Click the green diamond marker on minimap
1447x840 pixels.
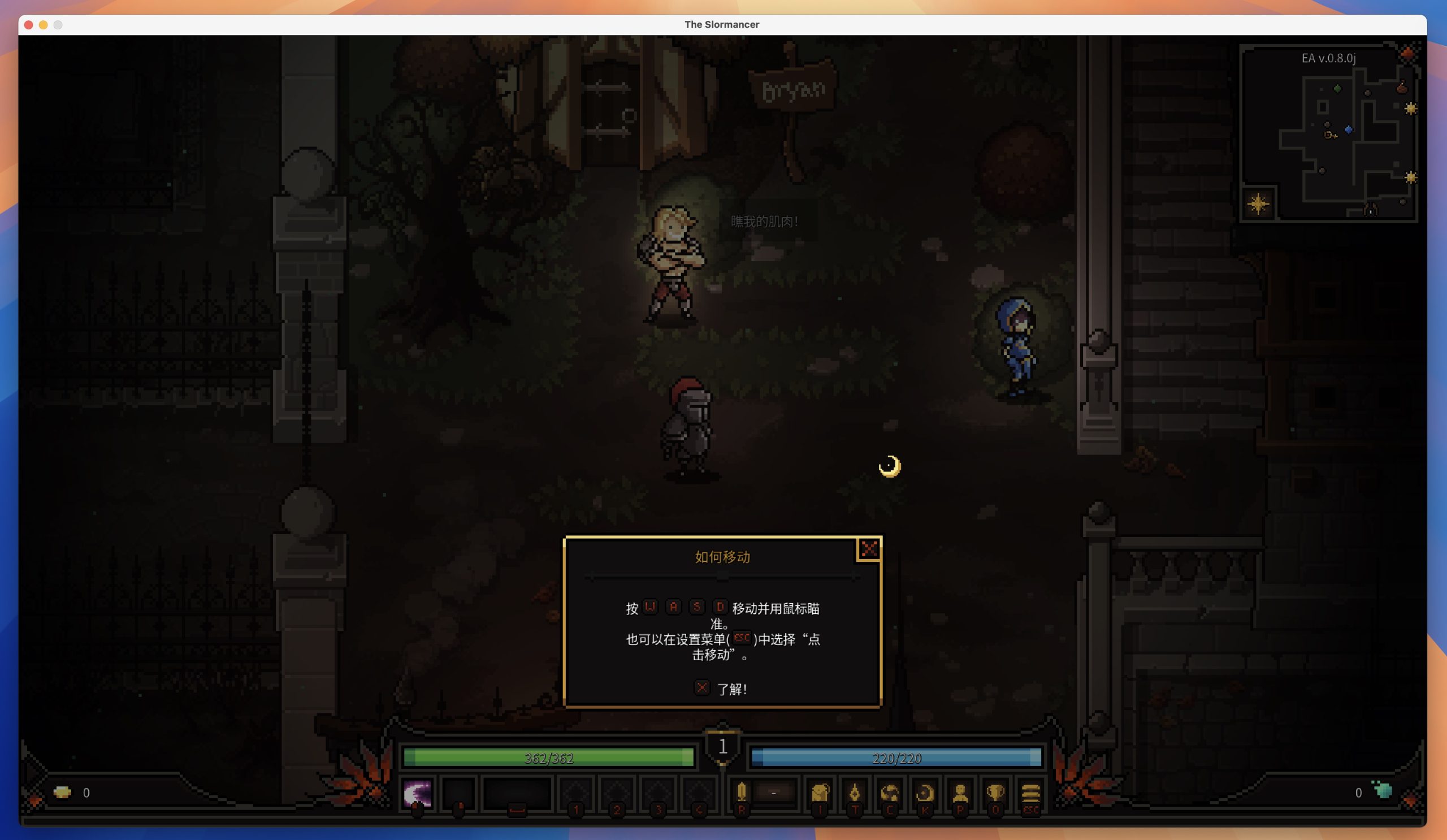1337,88
